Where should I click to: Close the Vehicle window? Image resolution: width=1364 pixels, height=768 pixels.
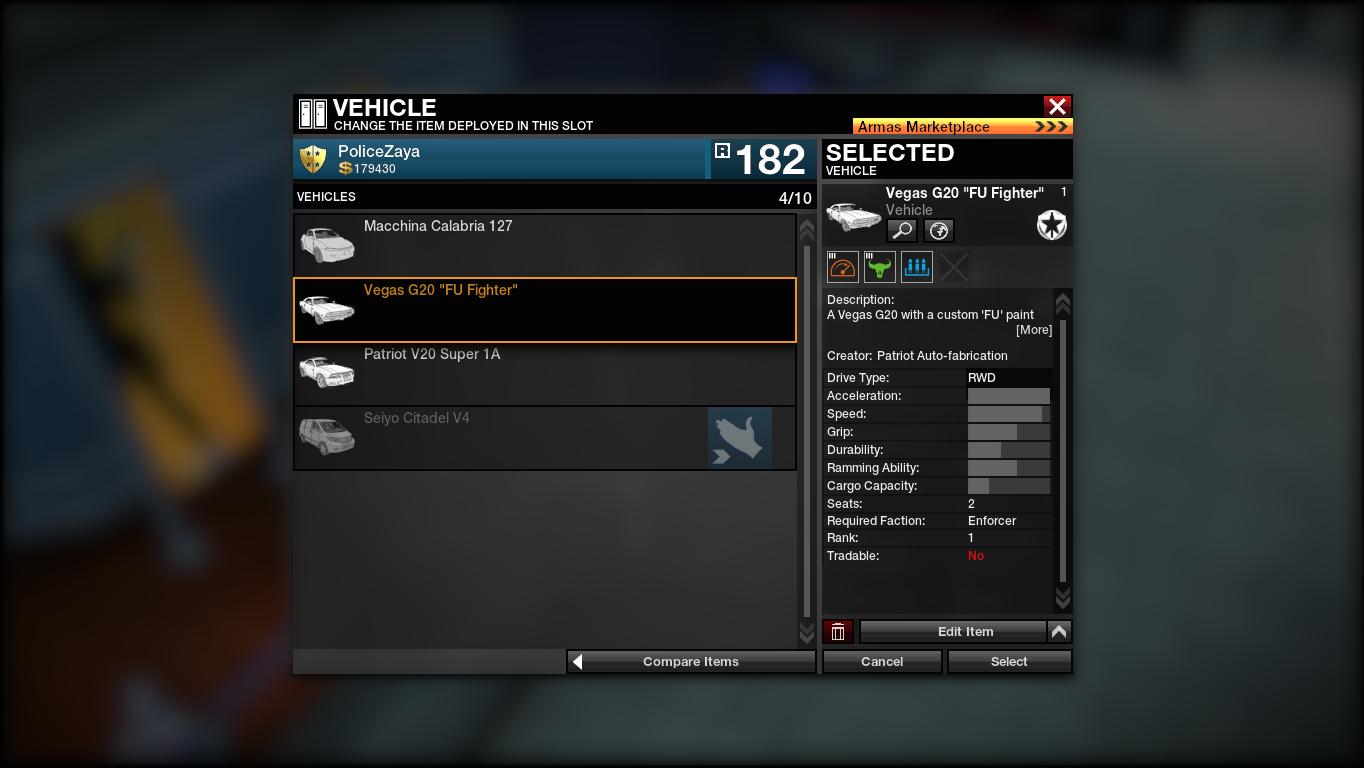tap(1057, 106)
